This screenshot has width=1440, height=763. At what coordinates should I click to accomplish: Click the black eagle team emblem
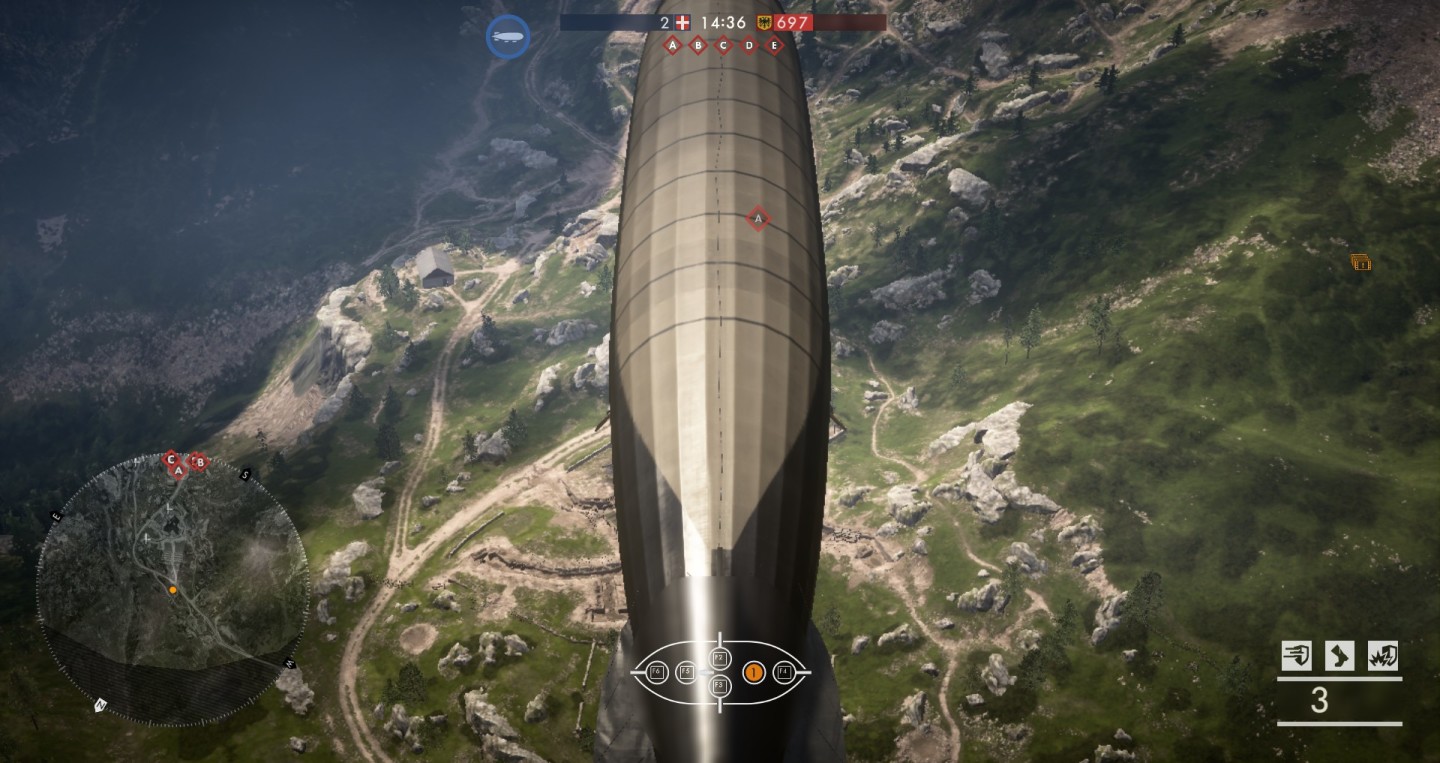tap(764, 22)
